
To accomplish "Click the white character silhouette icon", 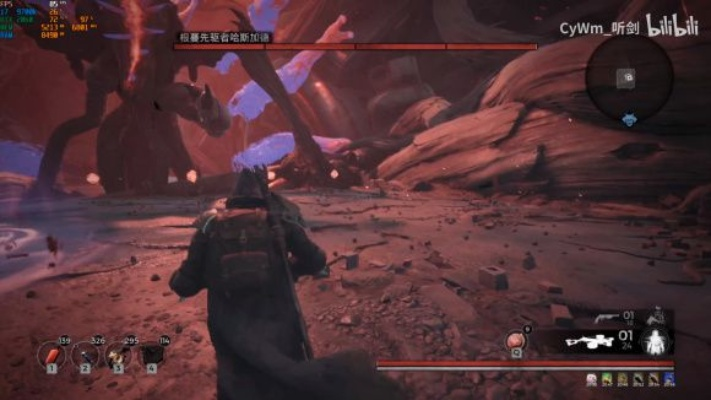I will pos(657,342).
